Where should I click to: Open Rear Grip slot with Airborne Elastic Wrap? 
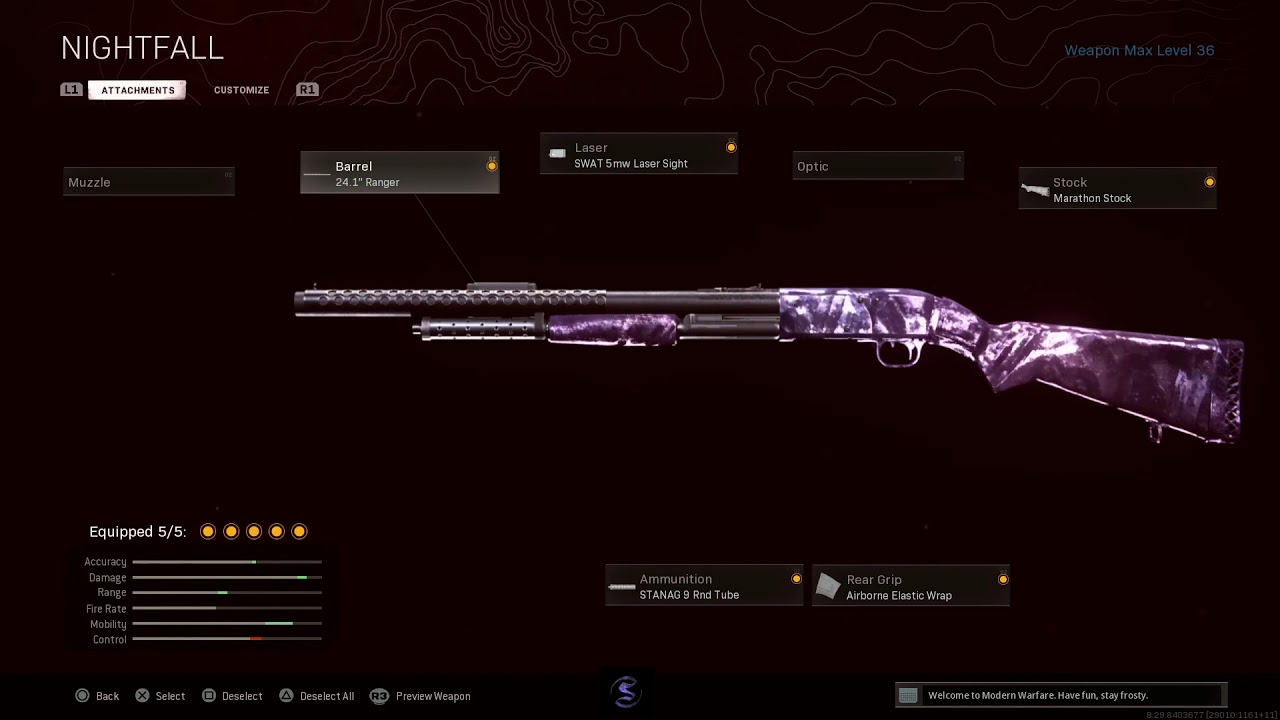click(911, 587)
